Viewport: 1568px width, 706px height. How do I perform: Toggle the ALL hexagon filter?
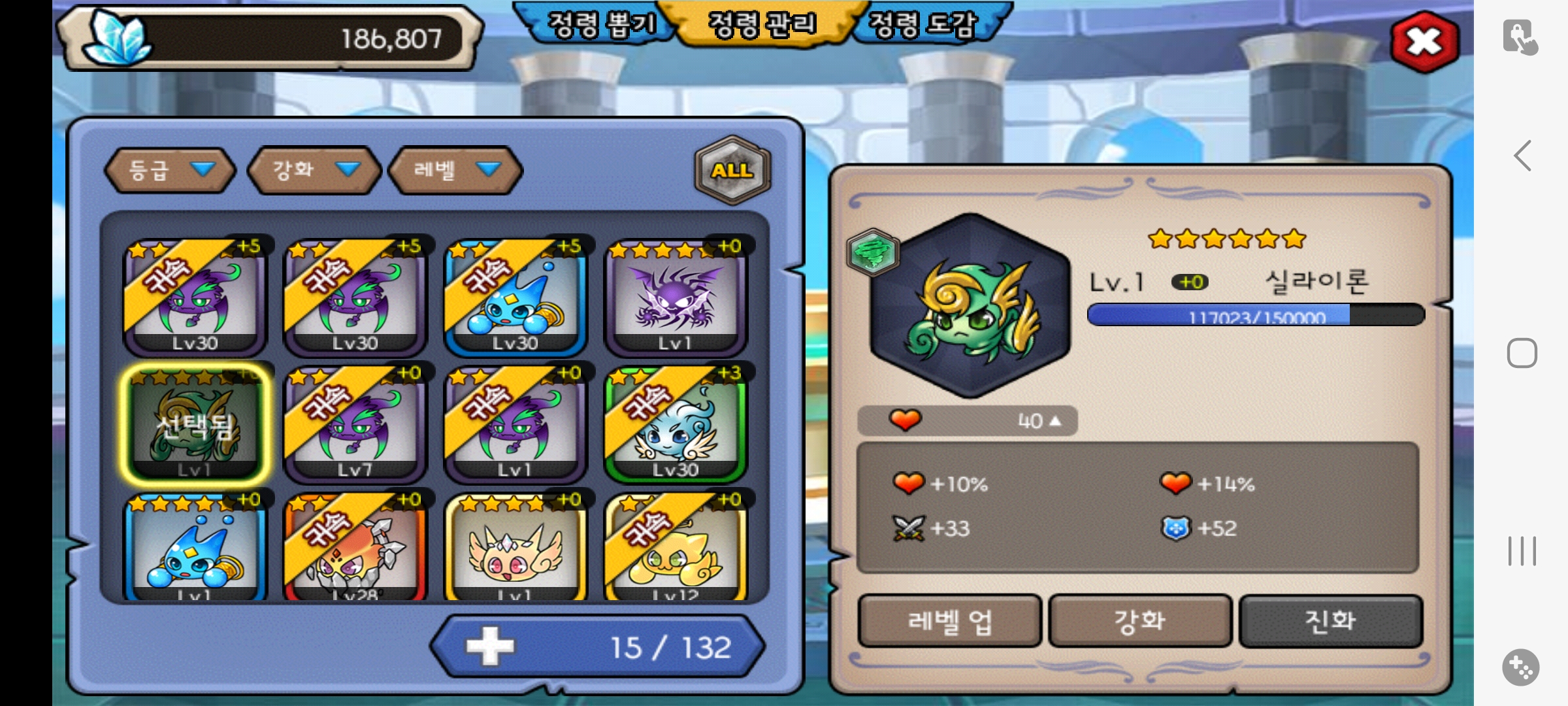732,170
